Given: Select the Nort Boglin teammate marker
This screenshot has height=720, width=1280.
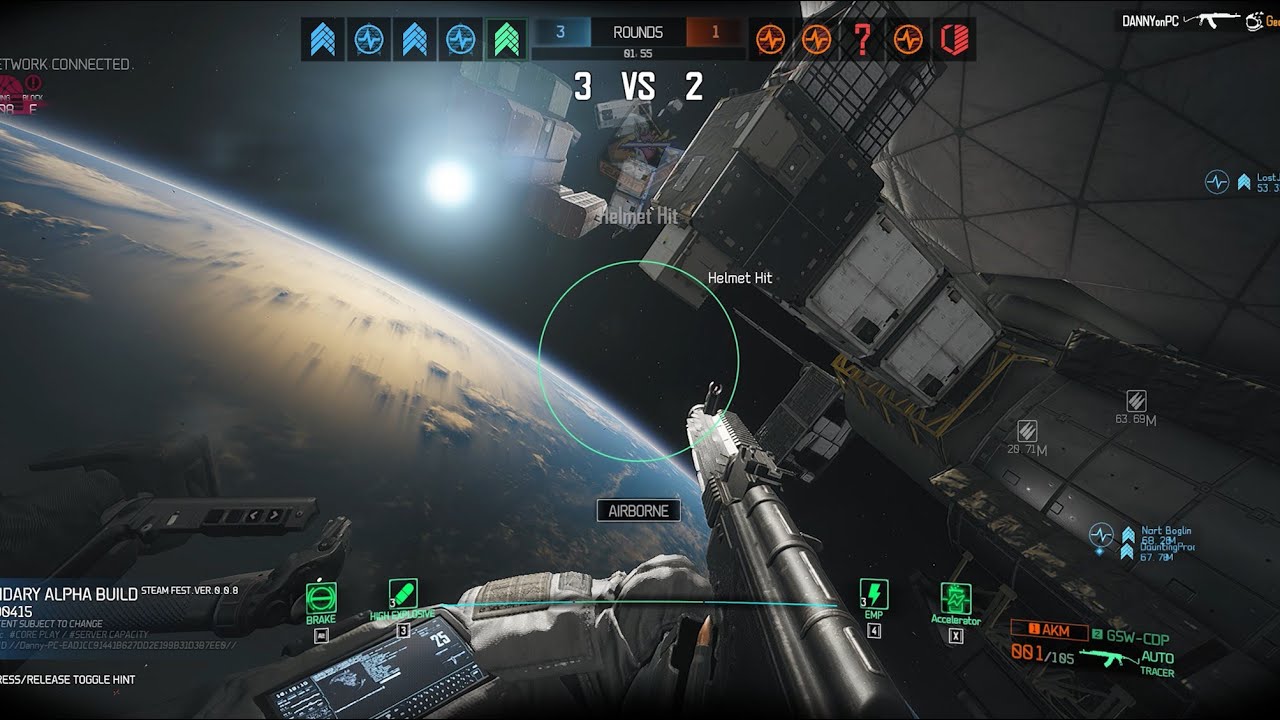Looking at the screenshot, I should 1165,531.
